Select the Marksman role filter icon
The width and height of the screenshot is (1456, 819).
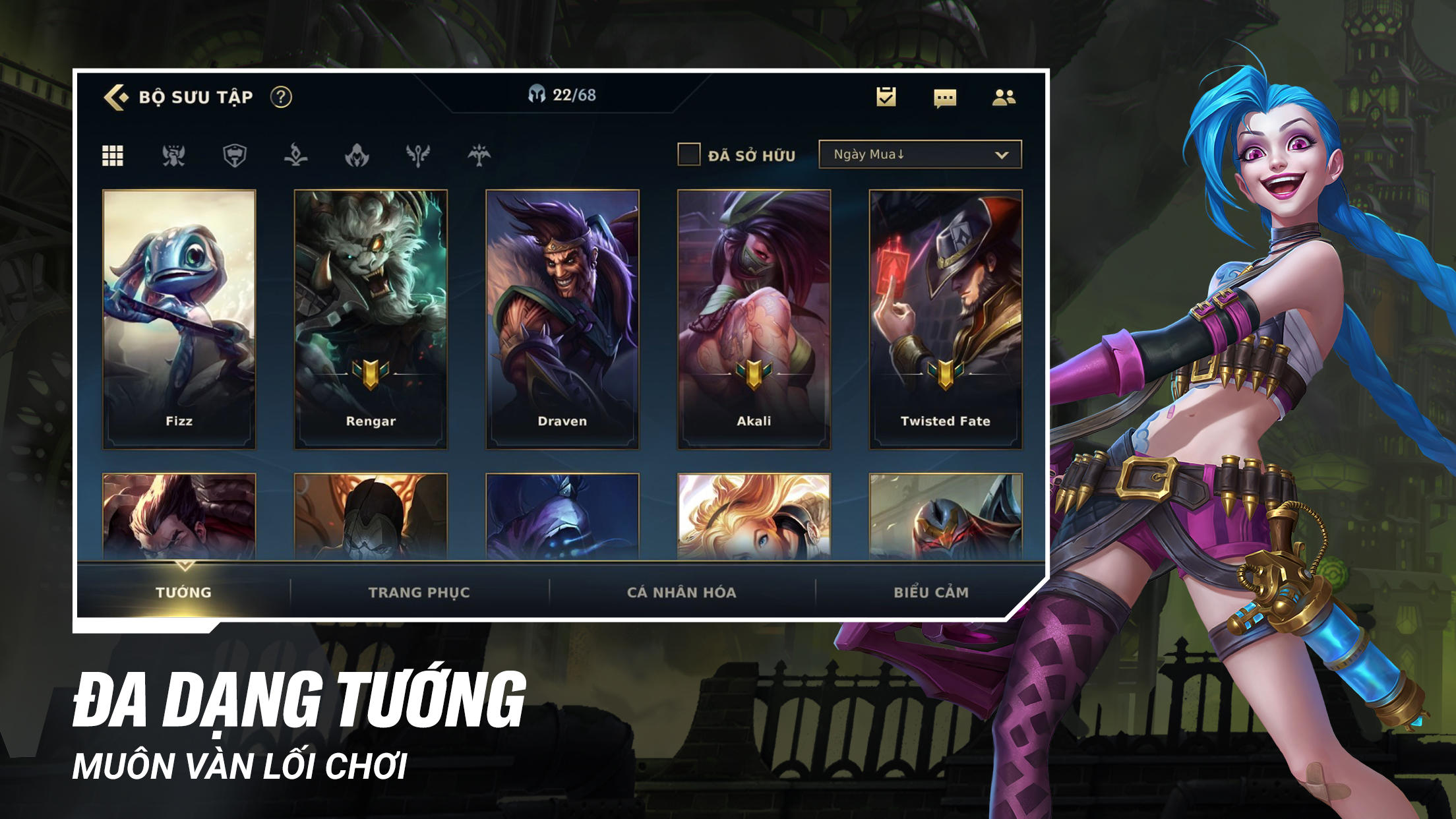pos(479,156)
